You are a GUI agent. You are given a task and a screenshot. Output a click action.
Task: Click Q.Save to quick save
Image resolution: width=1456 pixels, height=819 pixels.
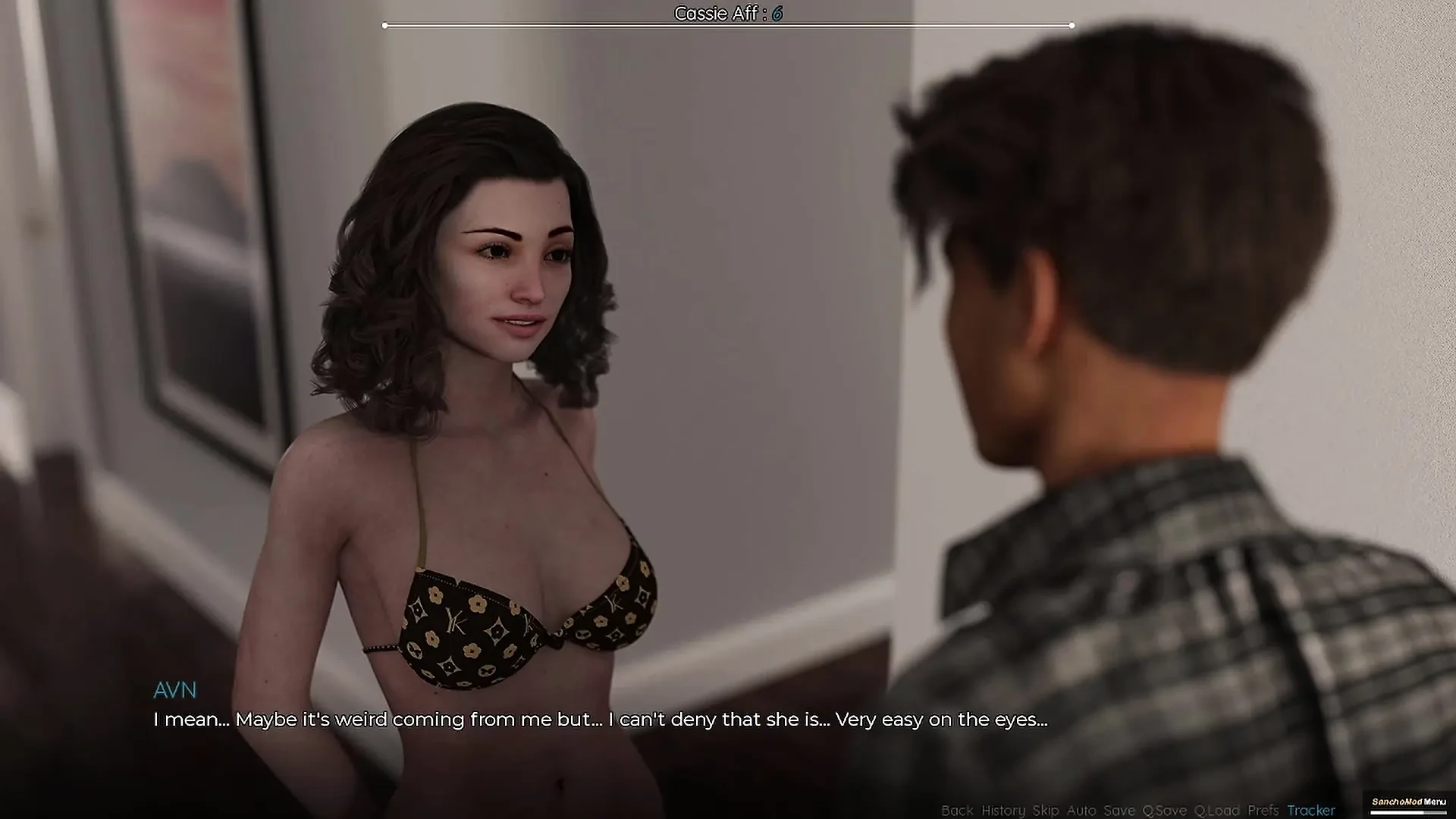pos(1165,810)
